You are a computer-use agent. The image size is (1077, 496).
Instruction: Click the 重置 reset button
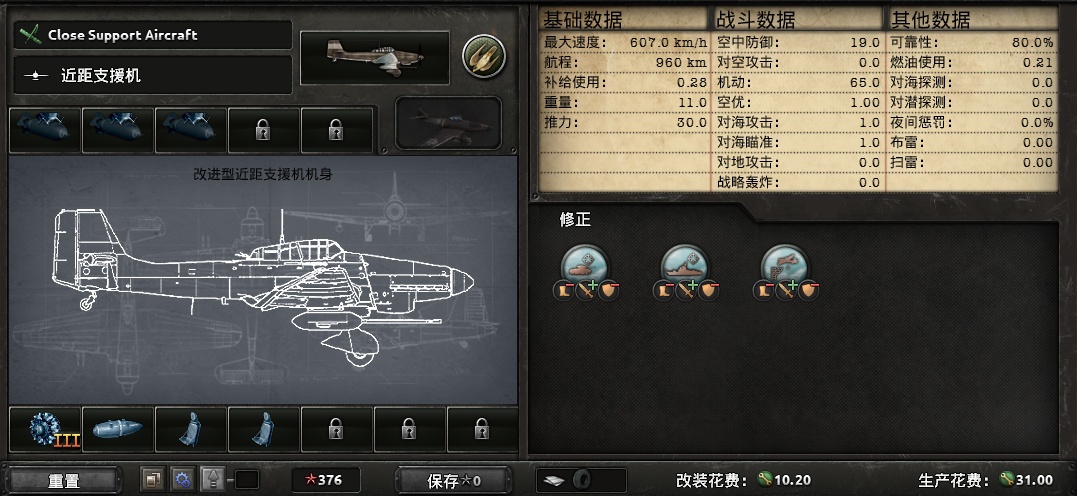tap(63, 480)
